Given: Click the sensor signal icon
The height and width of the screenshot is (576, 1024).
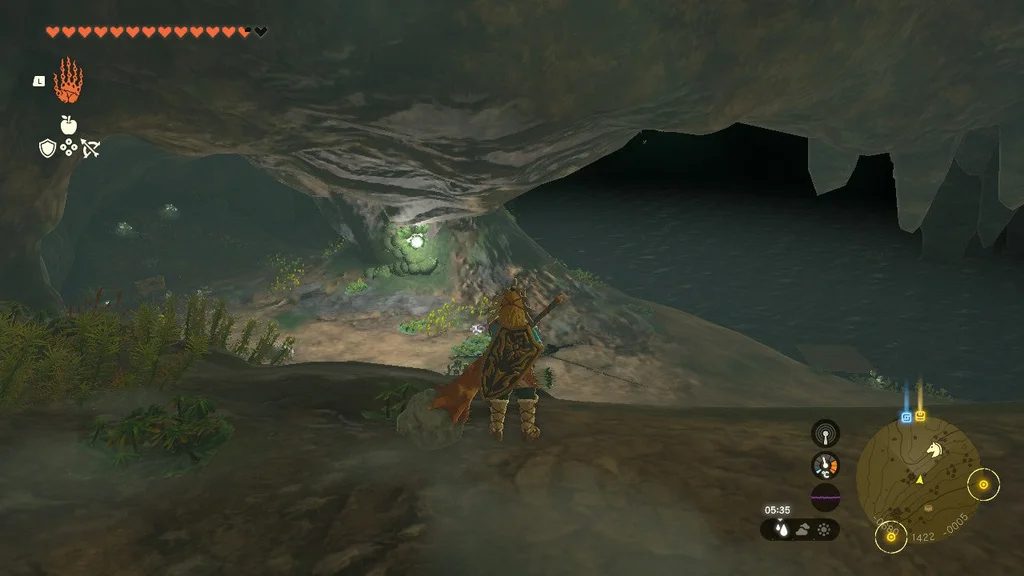Looking at the screenshot, I should pos(825,433).
